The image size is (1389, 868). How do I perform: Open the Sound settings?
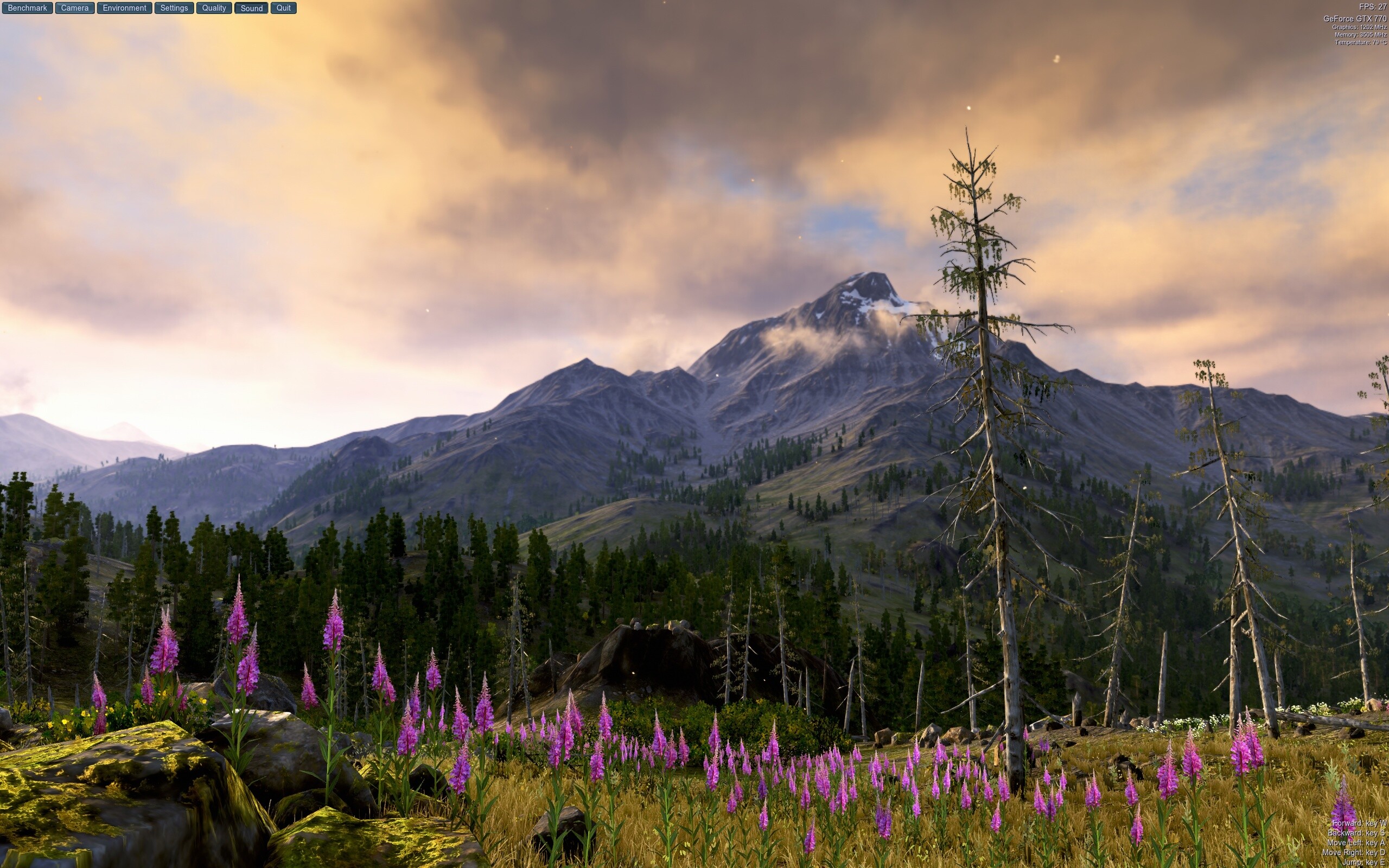click(x=251, y=8)
